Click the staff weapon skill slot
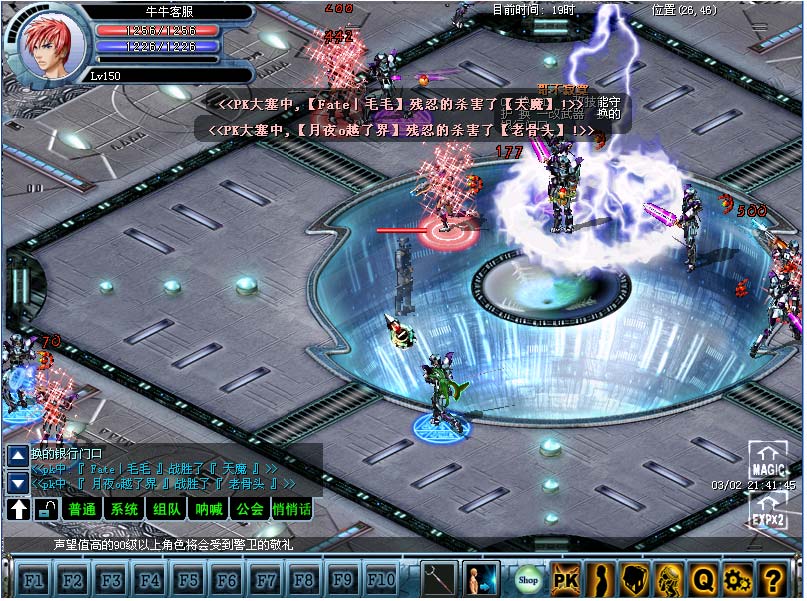The height and width of the screenshot is (601, 807). 439,578
